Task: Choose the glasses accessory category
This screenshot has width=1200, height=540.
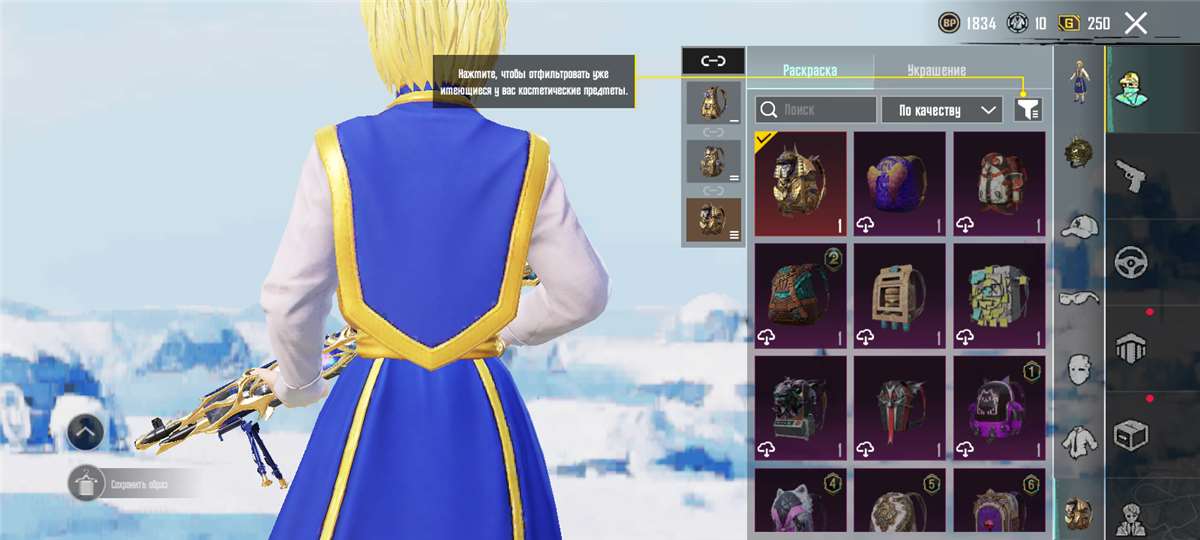Action: [x=1079, y=297]
